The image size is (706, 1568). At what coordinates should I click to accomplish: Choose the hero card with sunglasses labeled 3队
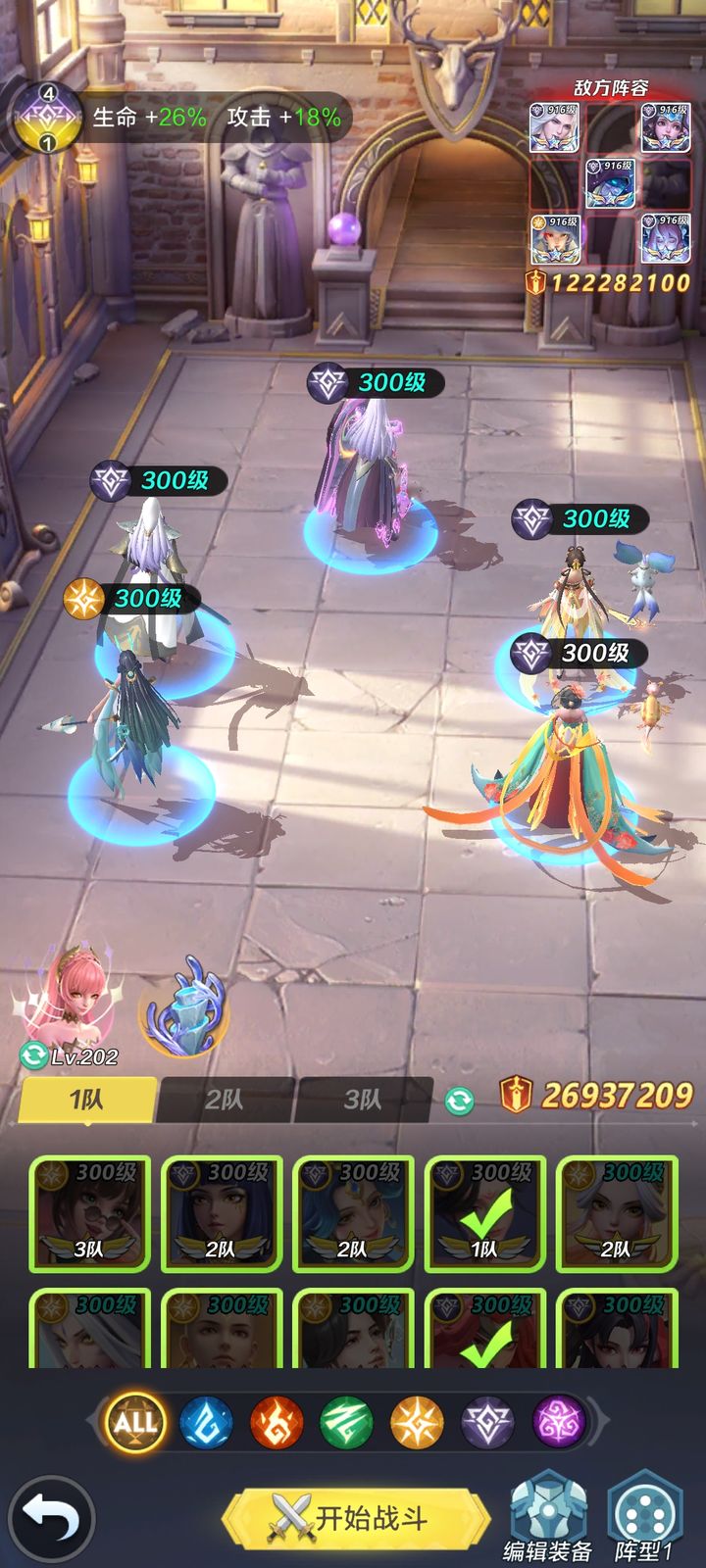point(90,1213)
